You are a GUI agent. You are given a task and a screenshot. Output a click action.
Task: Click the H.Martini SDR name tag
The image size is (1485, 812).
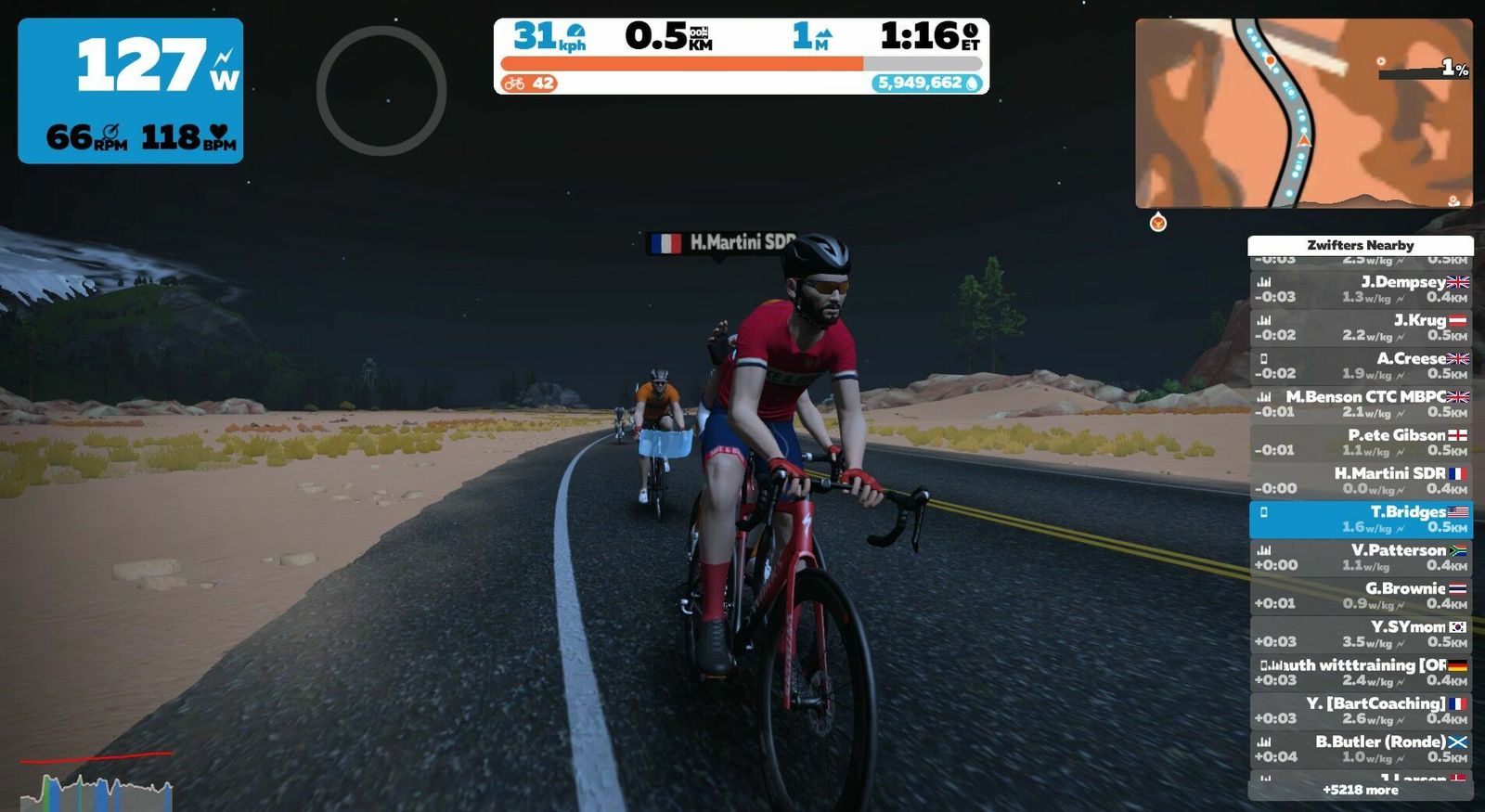tap(723, 243)
